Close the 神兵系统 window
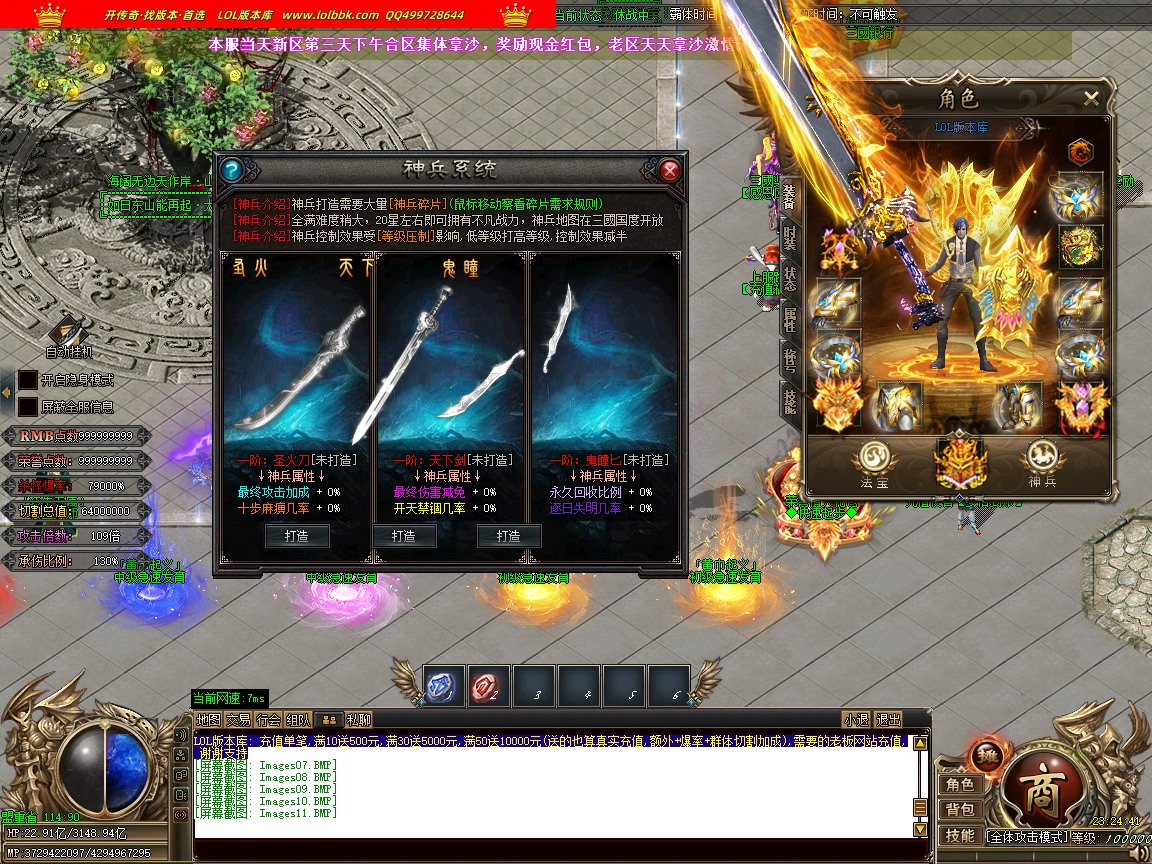 point(670,170)
